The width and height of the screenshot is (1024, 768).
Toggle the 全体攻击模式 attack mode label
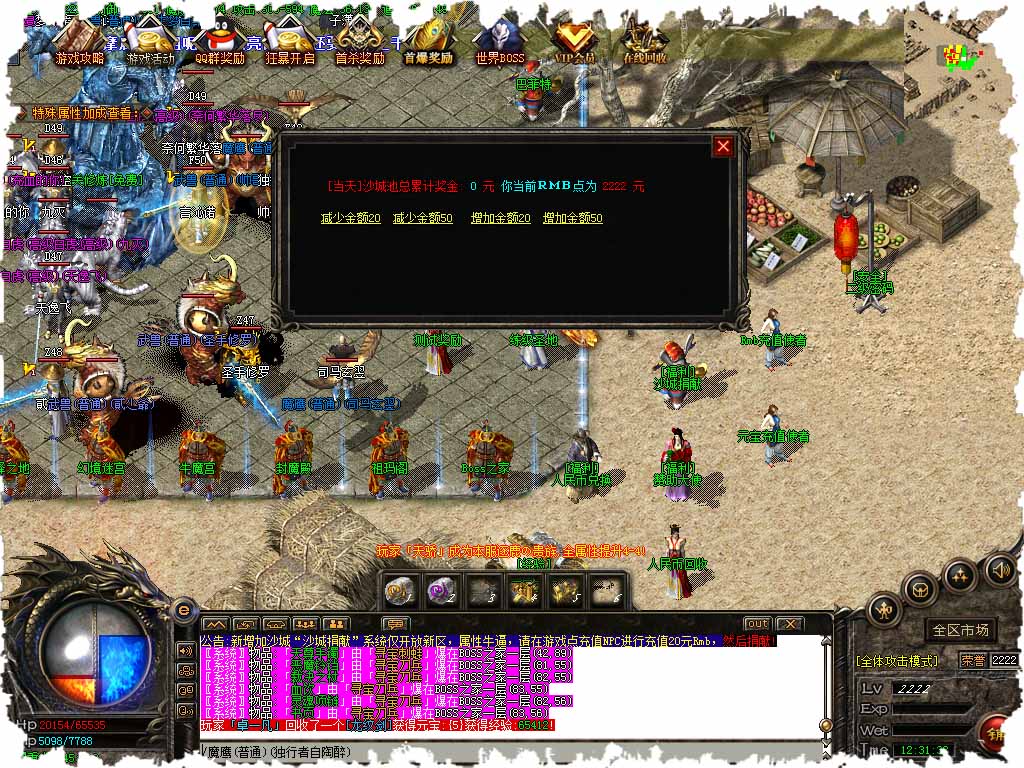point(897,661)
